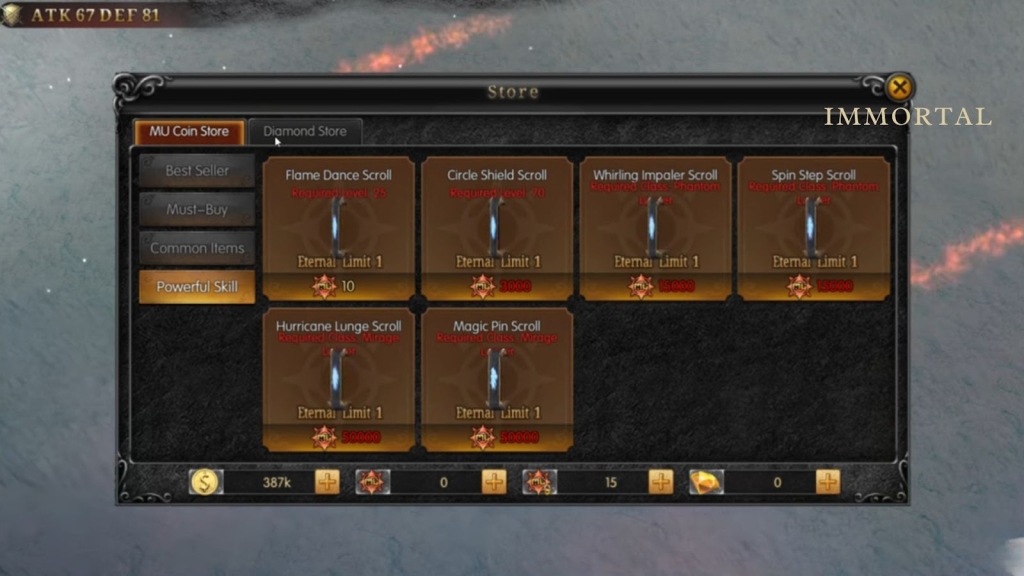This screenshot has width=1024, height=576.
Task: Show the Must-Buy category
Action: click(197, 210)
